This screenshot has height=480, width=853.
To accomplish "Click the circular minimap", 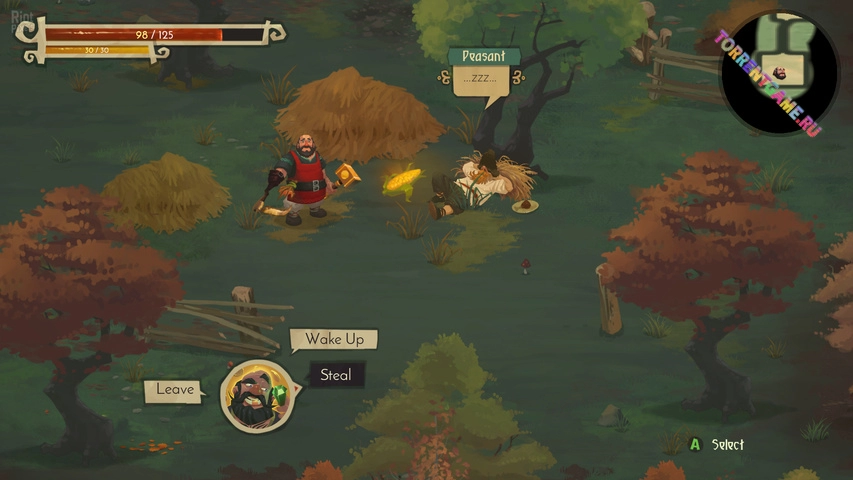I will (x=780, y=73).
